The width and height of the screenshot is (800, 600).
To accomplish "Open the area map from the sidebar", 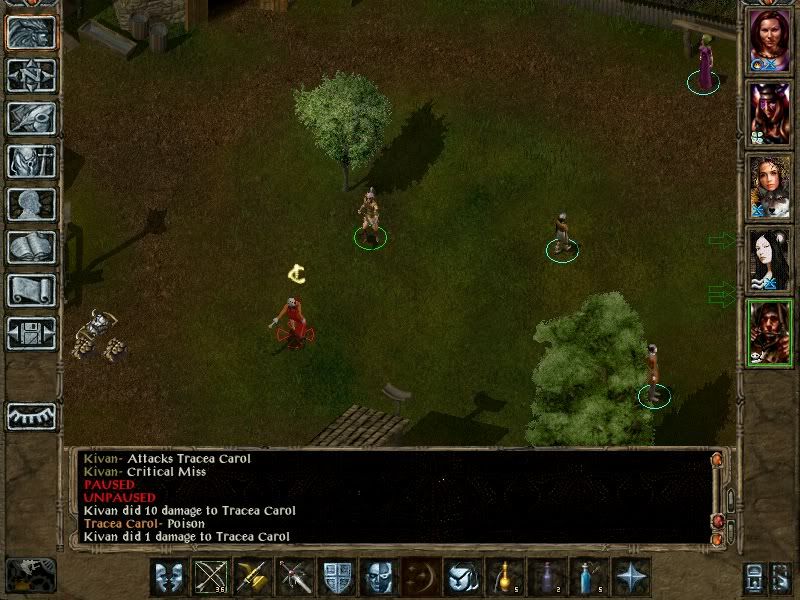I will [31, 75].
